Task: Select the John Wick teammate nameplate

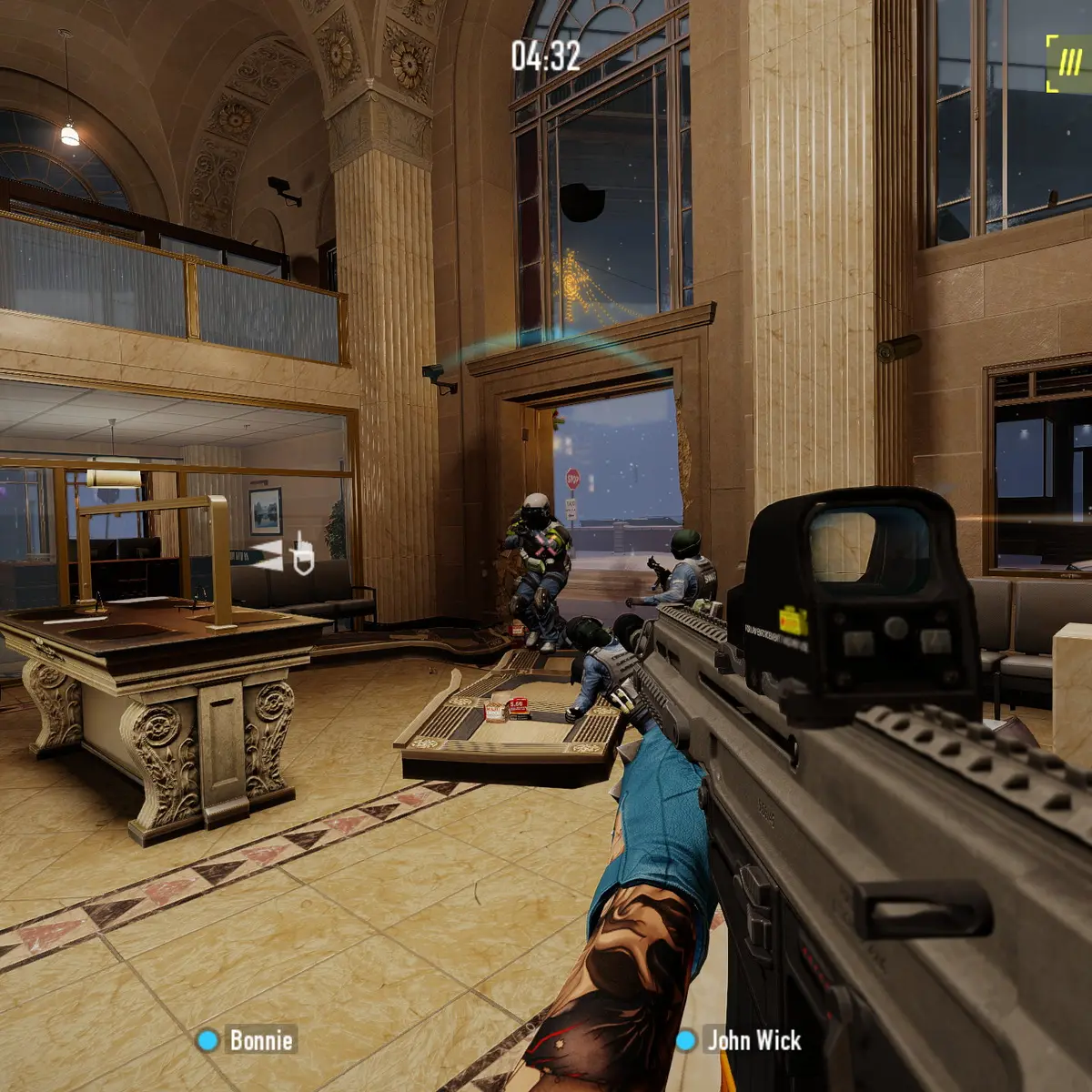Action: pyautogui.click(x=741, y=1040)
